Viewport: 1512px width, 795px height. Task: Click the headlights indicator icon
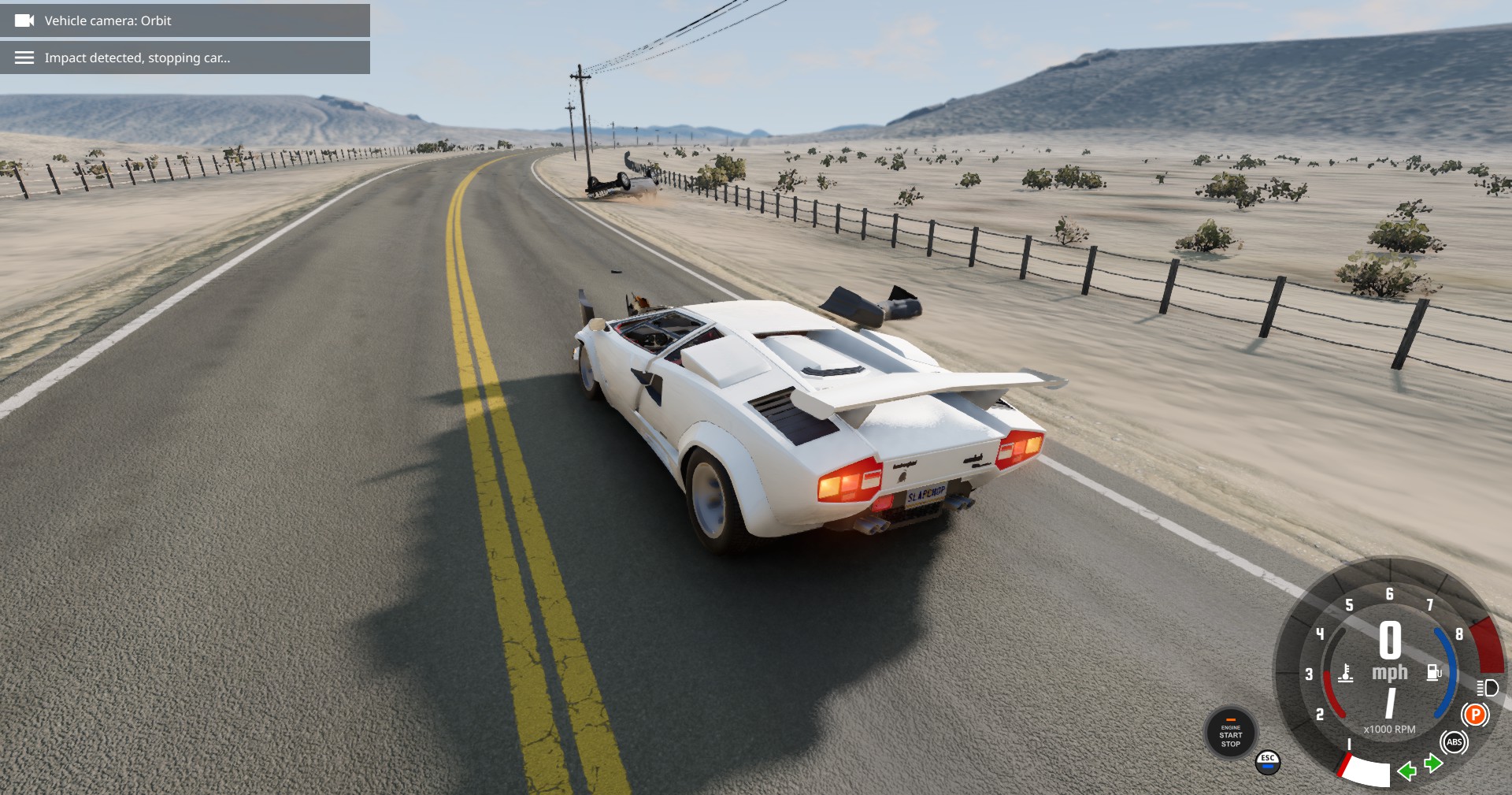[x=1487, y=688]
